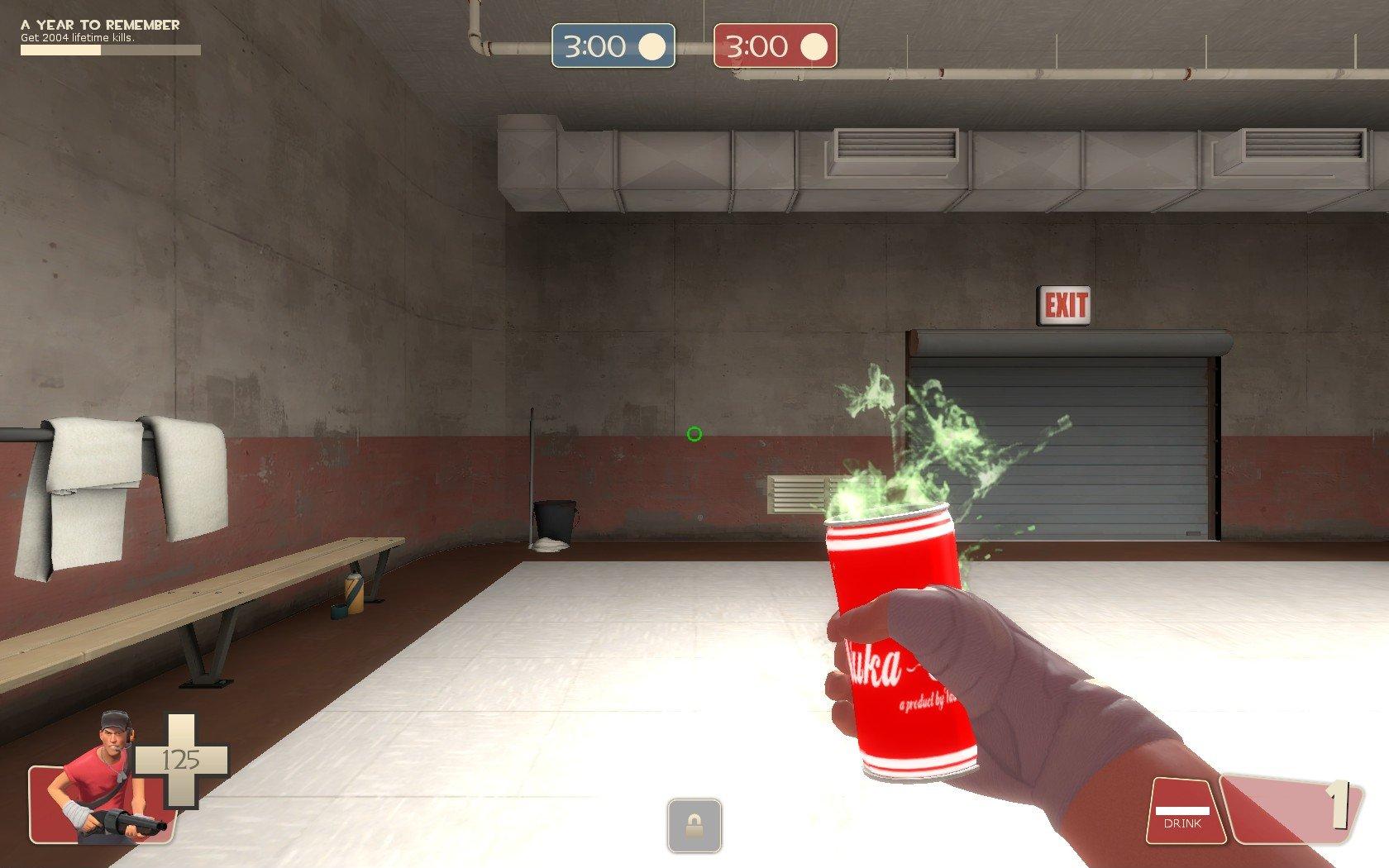Click the locked control point padlock icon
Image resolution: width=1389 pixels, height=868 pixels.
click(x=694, y=825)
